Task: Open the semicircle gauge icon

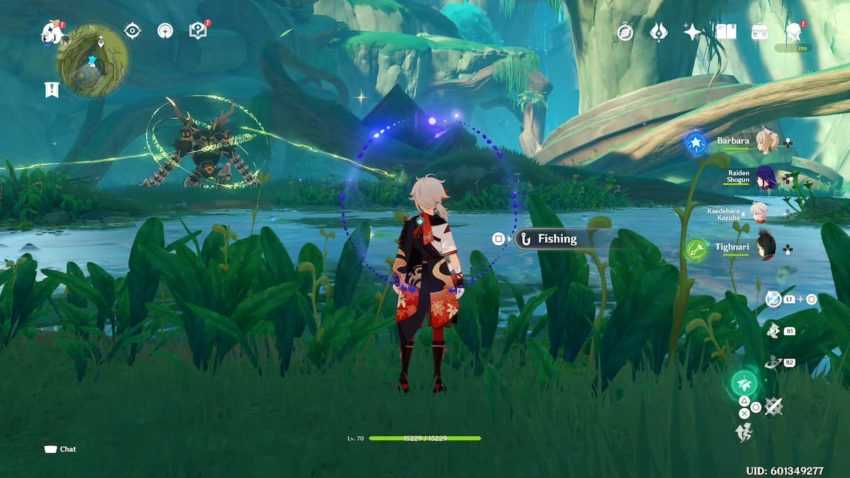Action: (x=165, y=31)
